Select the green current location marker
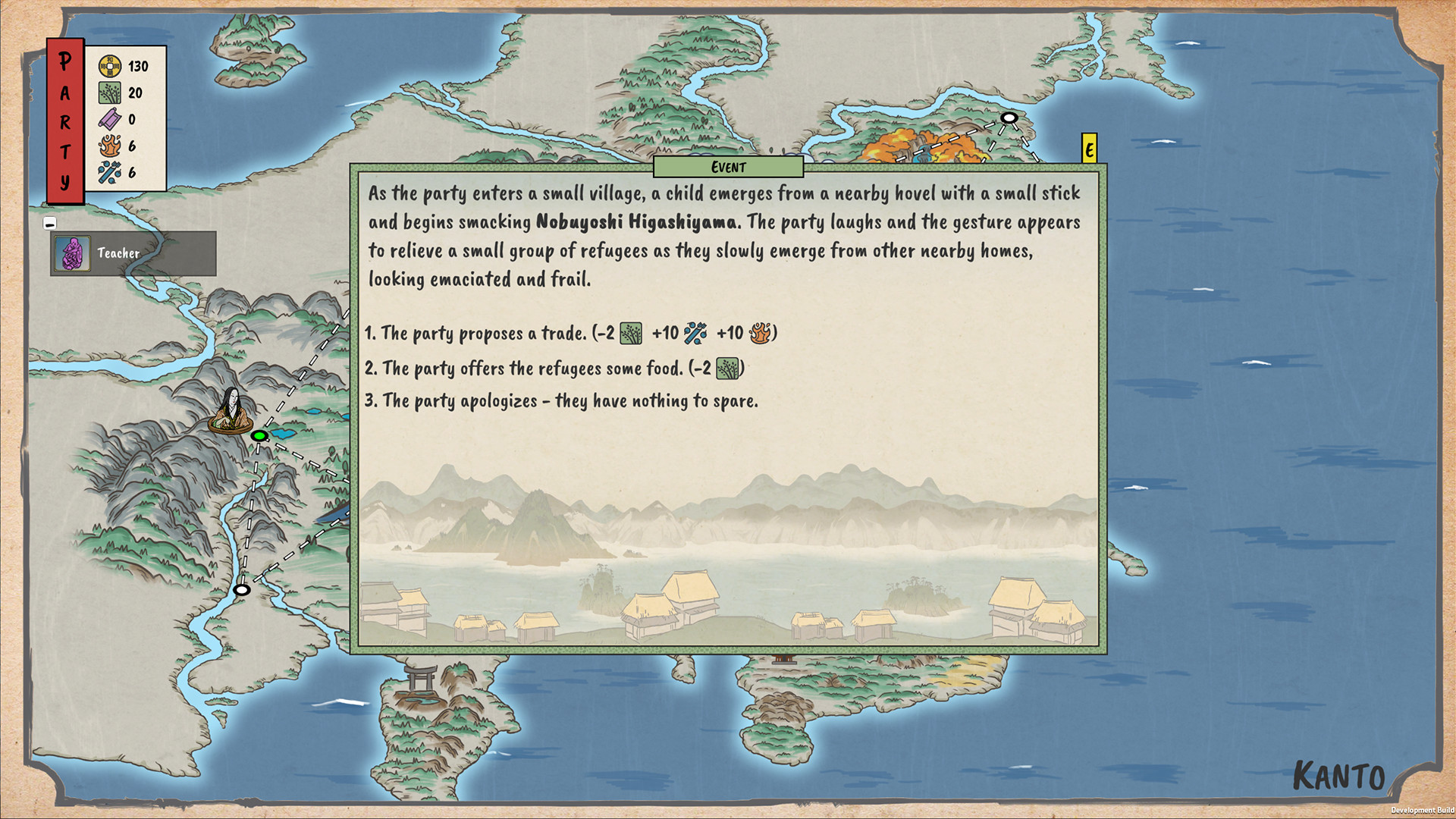Screen dimensions: 1456x819 [259, 436]
